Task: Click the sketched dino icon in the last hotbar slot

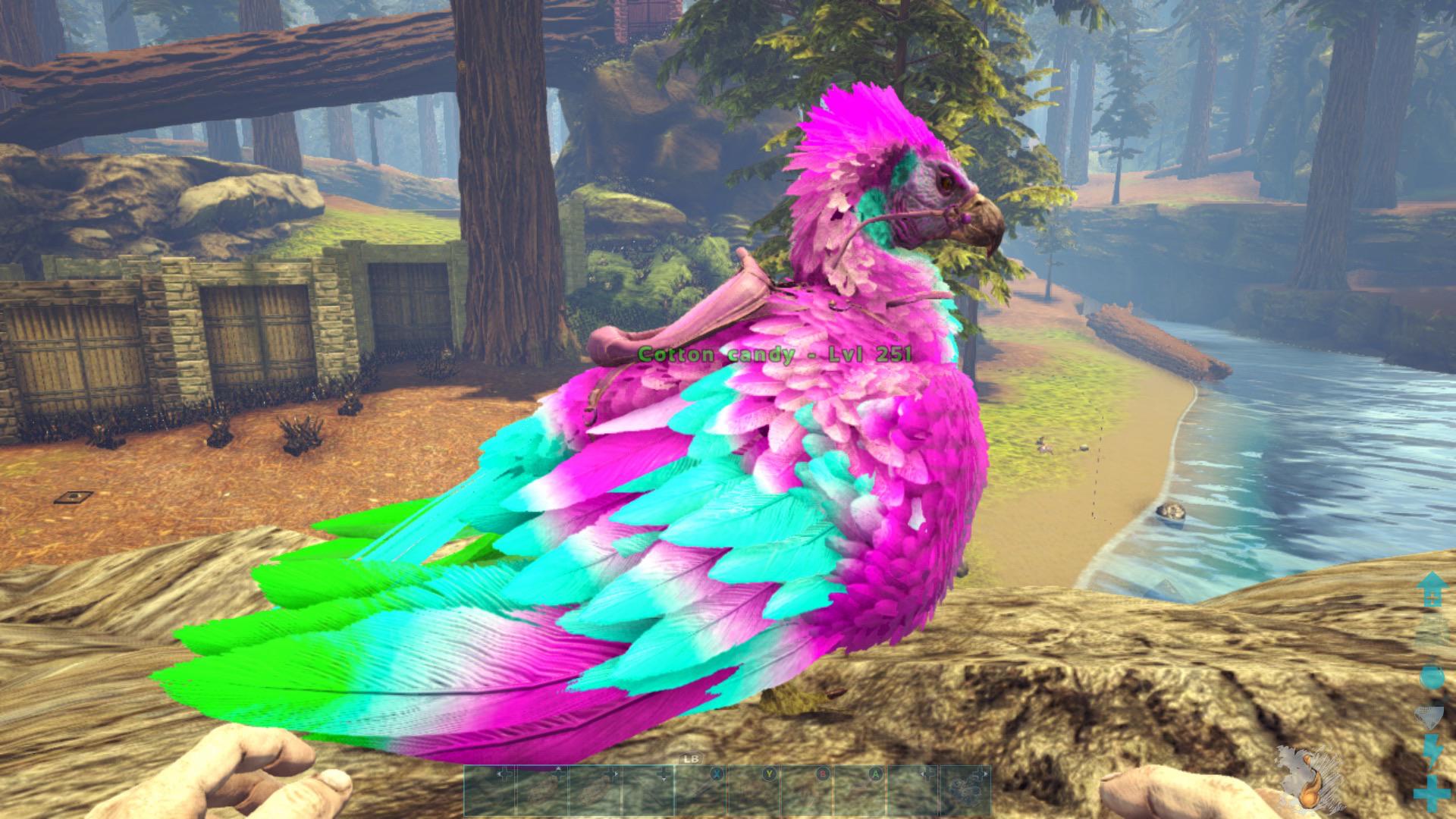Action: point(965,789)
